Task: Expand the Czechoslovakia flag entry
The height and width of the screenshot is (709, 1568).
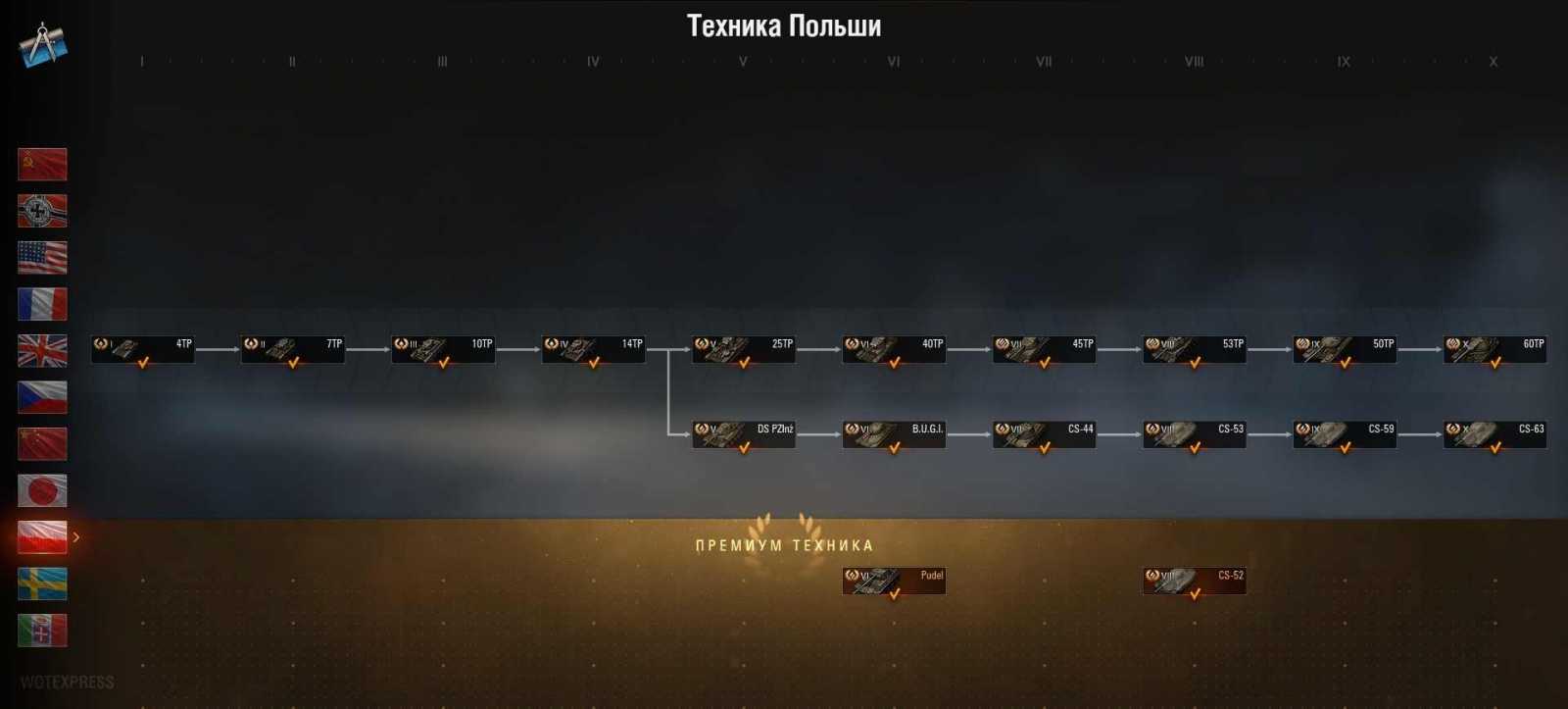Action: point(41,397)
